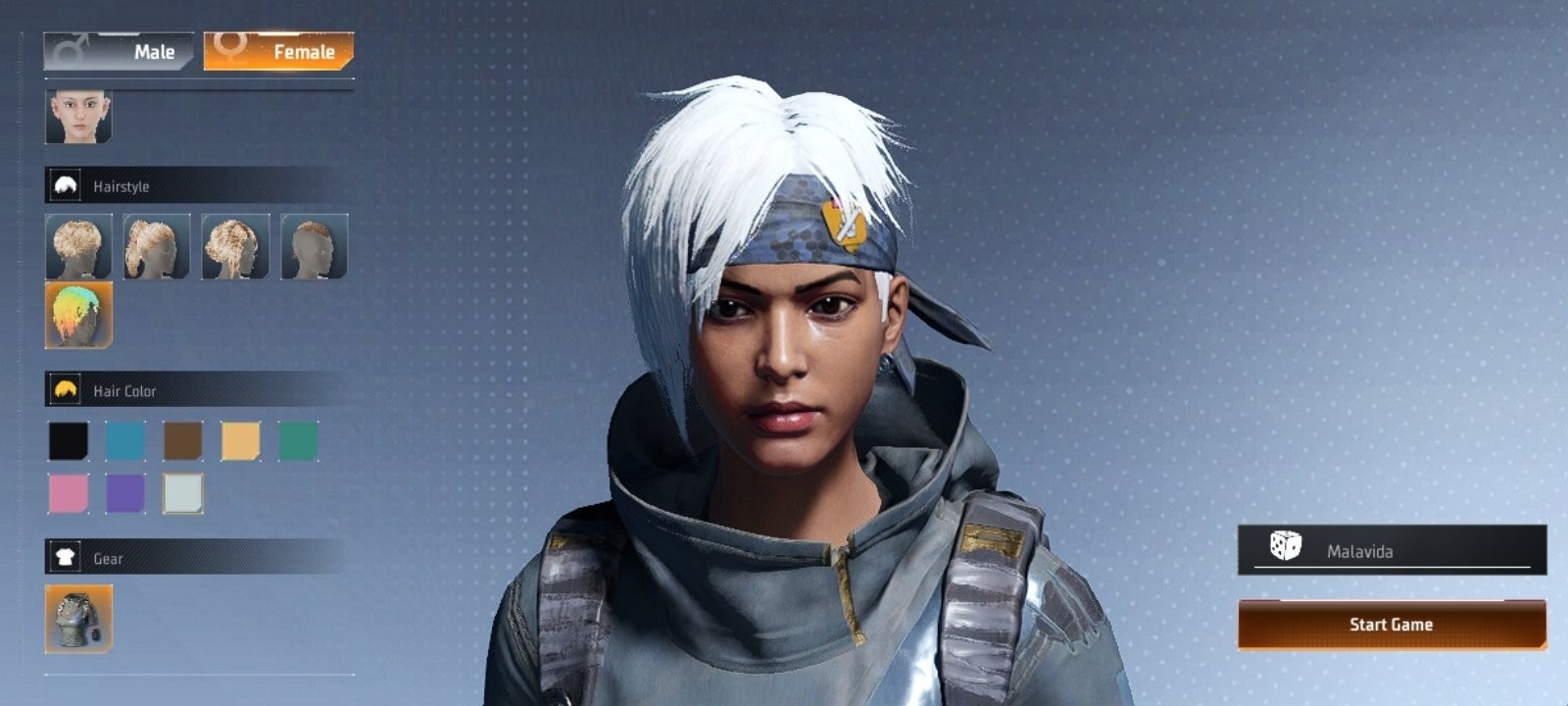Pick the short curly afro hairstyle
The image size is (1568, 706).
(x=78, y=247)
